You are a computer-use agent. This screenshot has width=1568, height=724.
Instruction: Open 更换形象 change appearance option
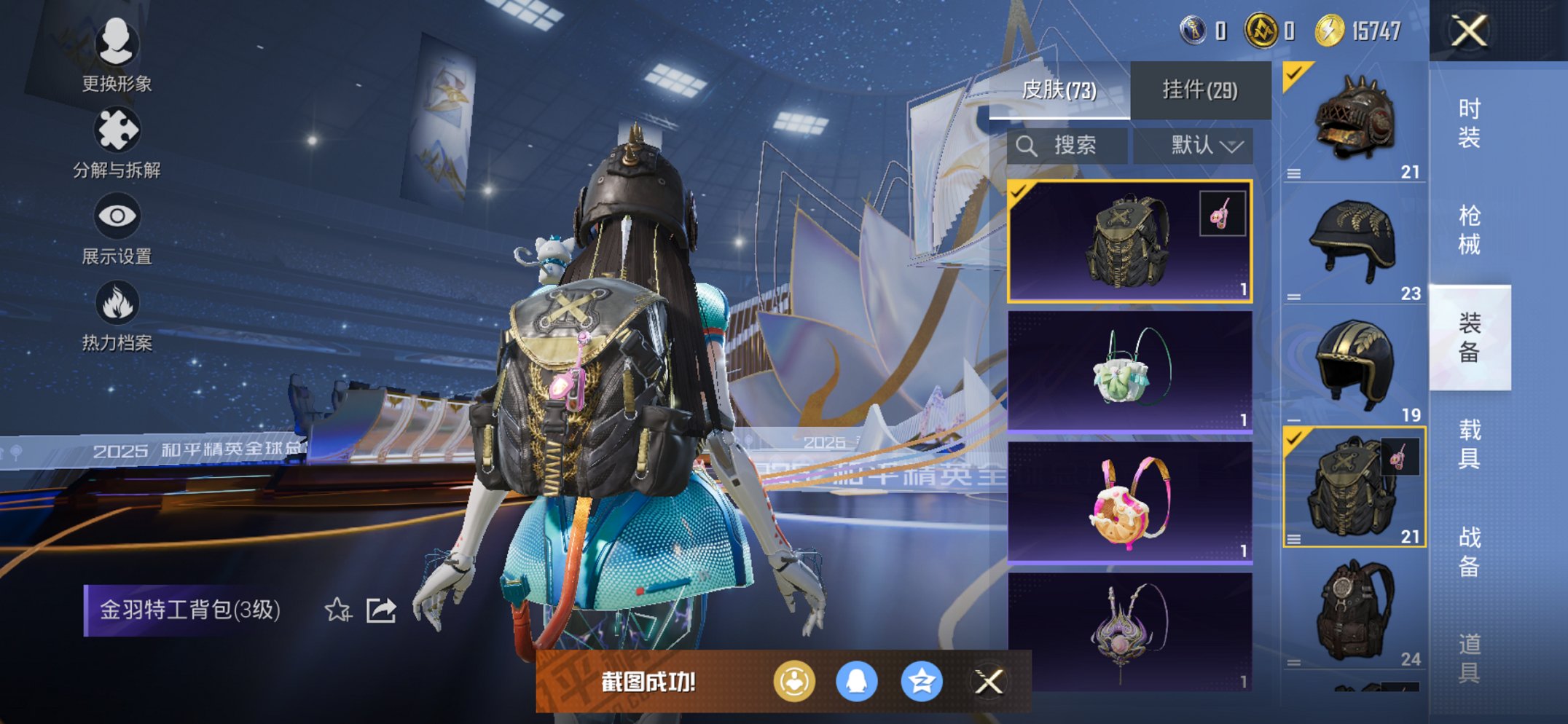[117, 55]
